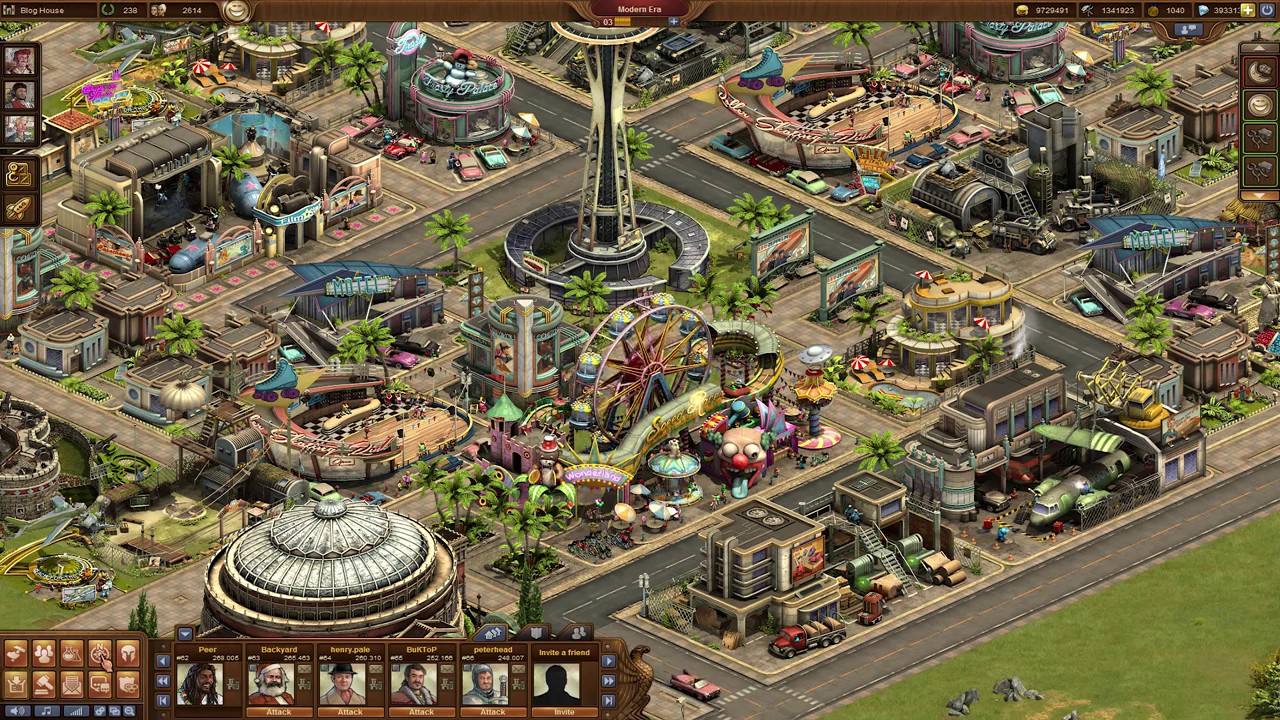Open the research flask icon
This screenshot has width=1280, height=720.
[x=72, y=654]
